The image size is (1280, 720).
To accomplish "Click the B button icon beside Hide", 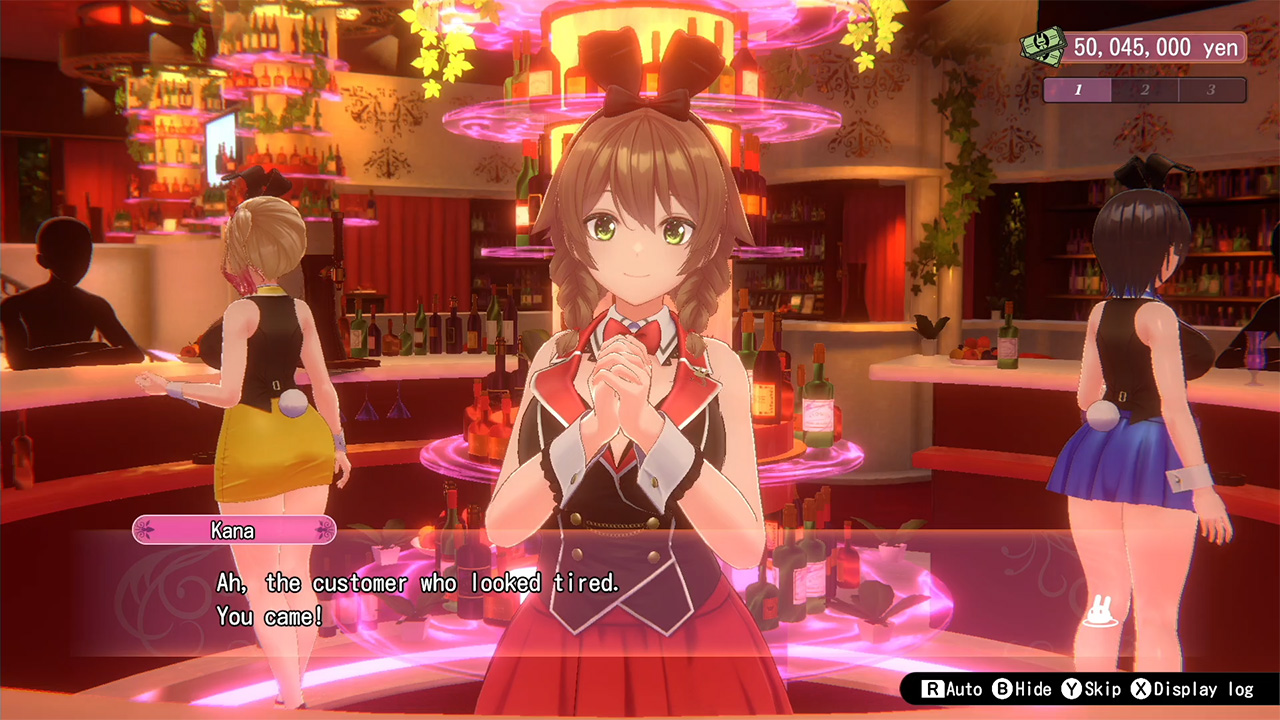I will tap(1003, 688).
